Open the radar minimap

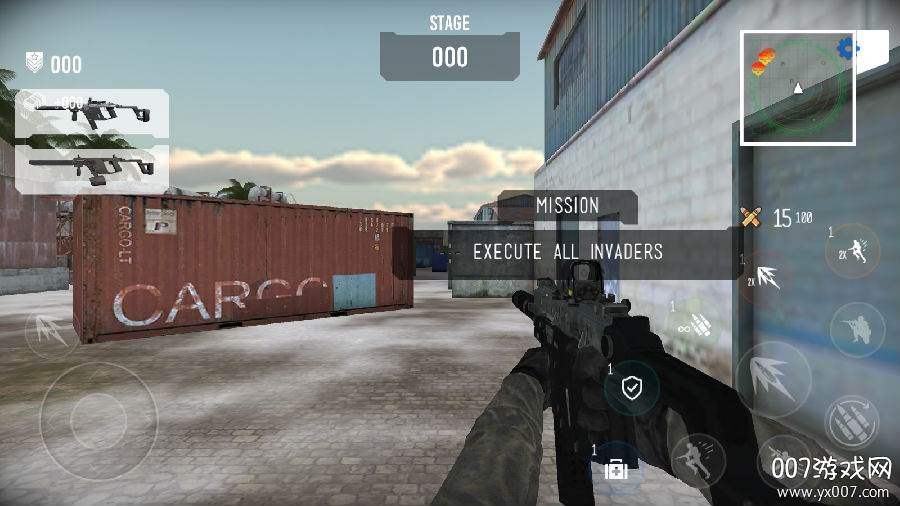click(797, 88)
